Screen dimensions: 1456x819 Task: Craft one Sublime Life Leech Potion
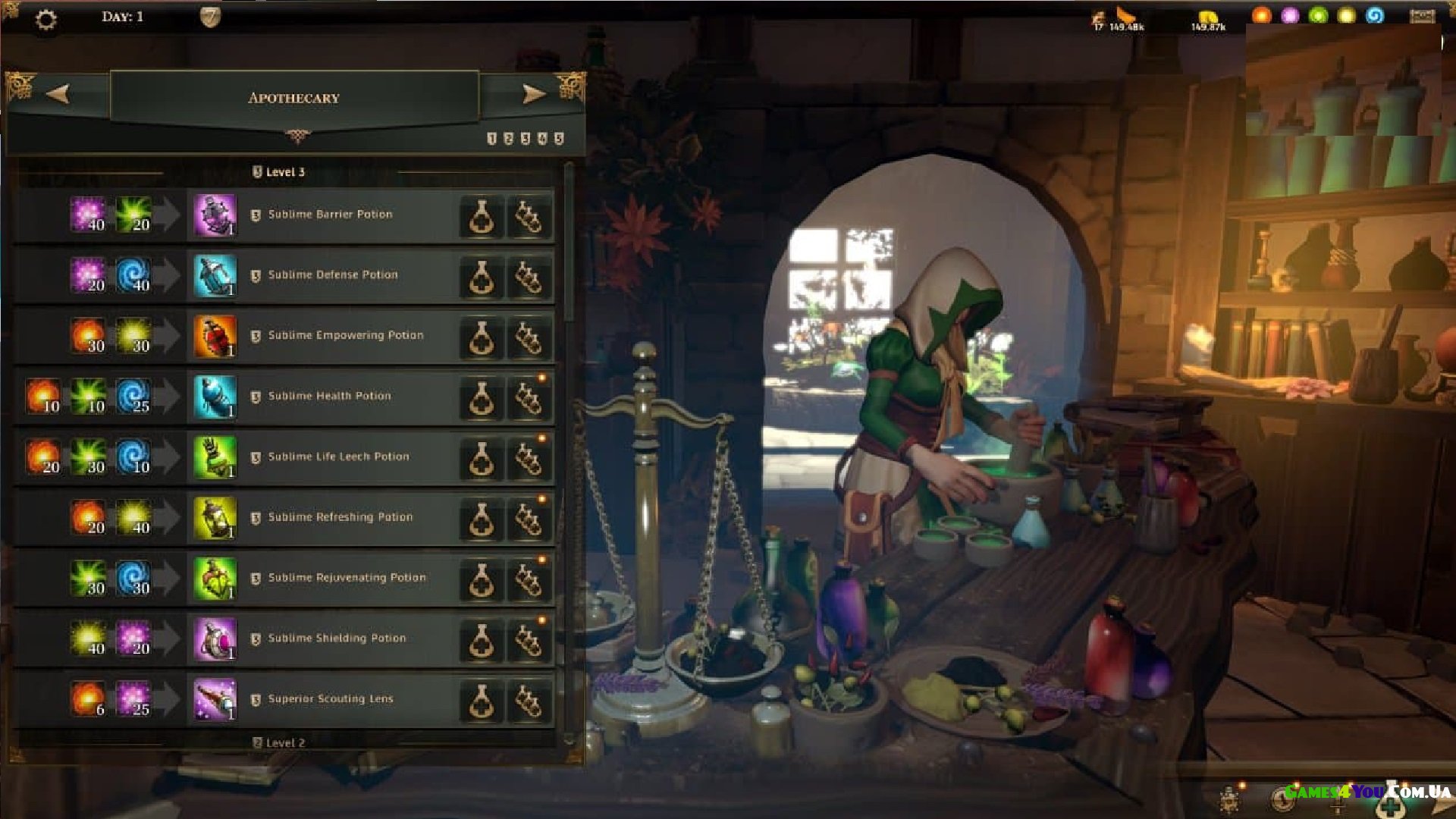(482, 458)
